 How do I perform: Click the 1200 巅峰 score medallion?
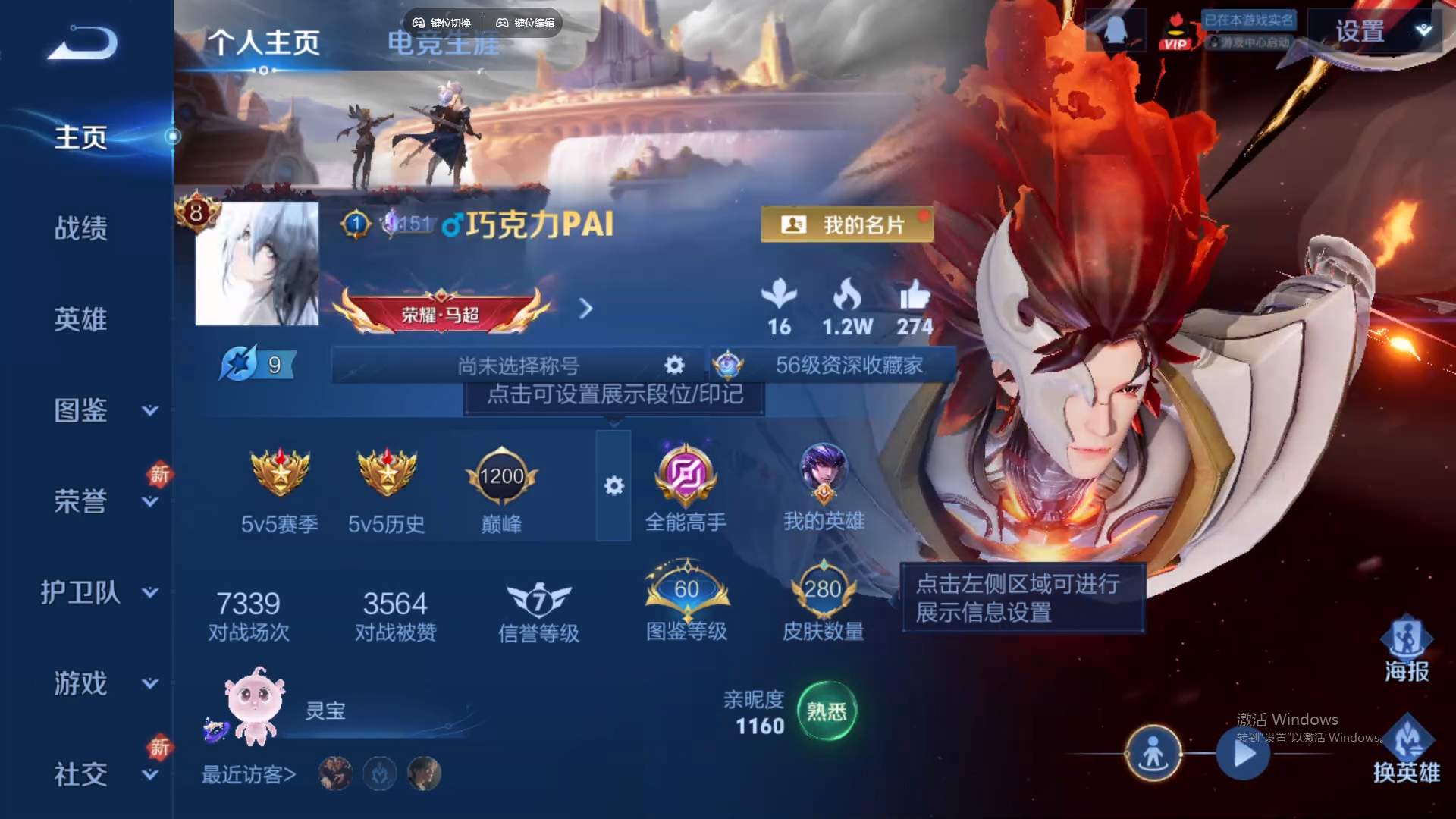click(501, 478)
